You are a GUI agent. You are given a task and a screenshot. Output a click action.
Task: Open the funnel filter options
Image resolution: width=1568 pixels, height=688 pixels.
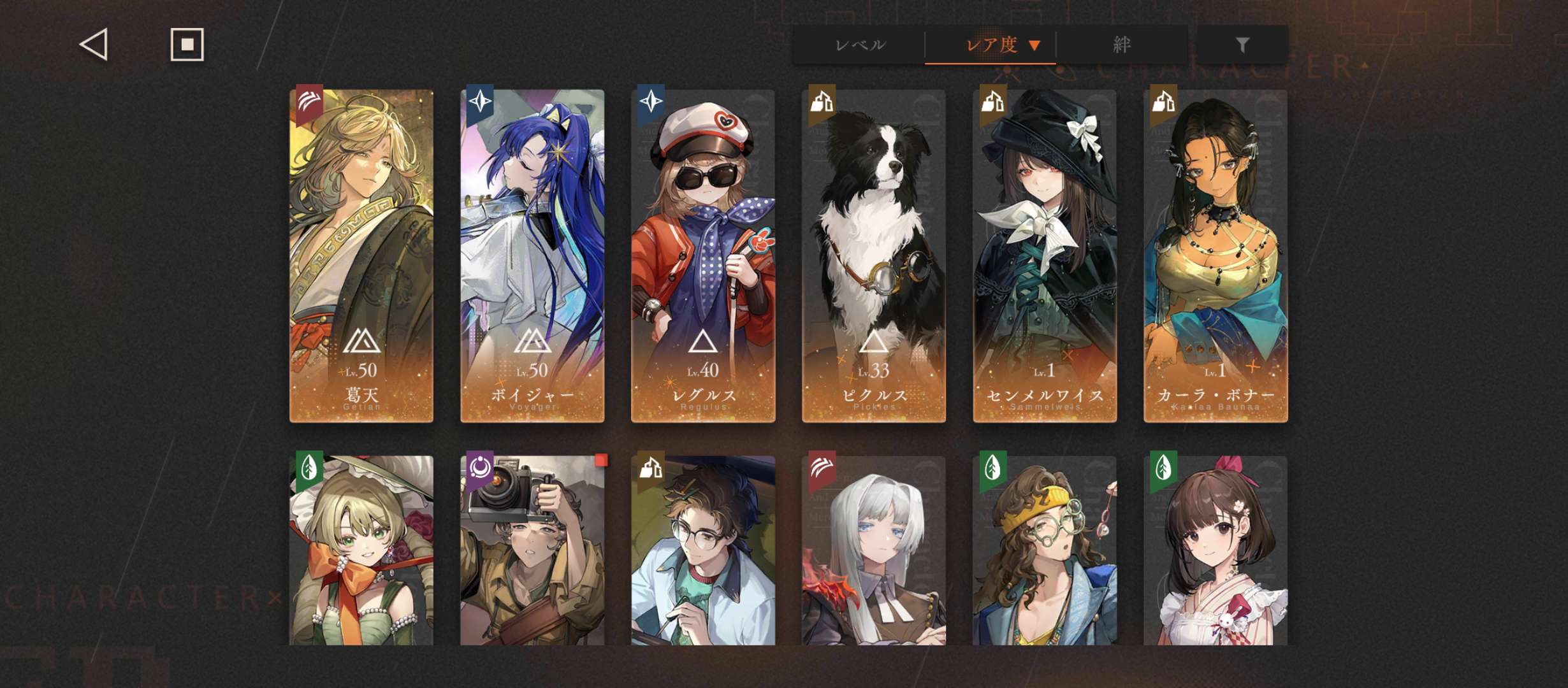(1242, 45)
